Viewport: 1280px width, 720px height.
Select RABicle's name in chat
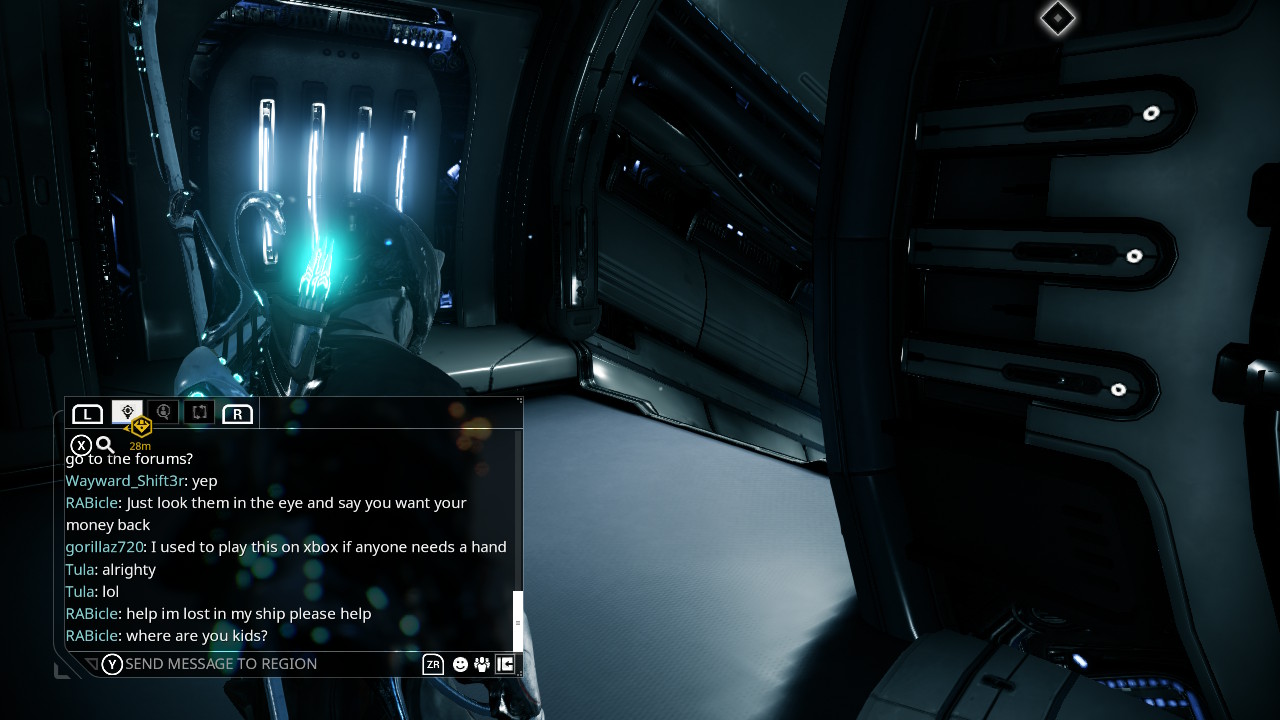[x=91, y=503]
